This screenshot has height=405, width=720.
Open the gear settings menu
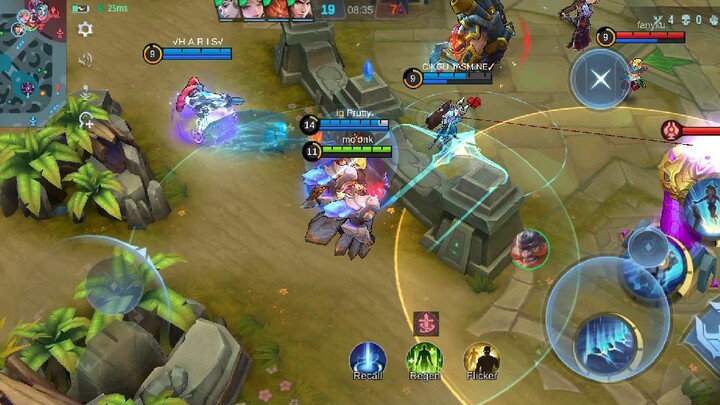click(86, 29)
